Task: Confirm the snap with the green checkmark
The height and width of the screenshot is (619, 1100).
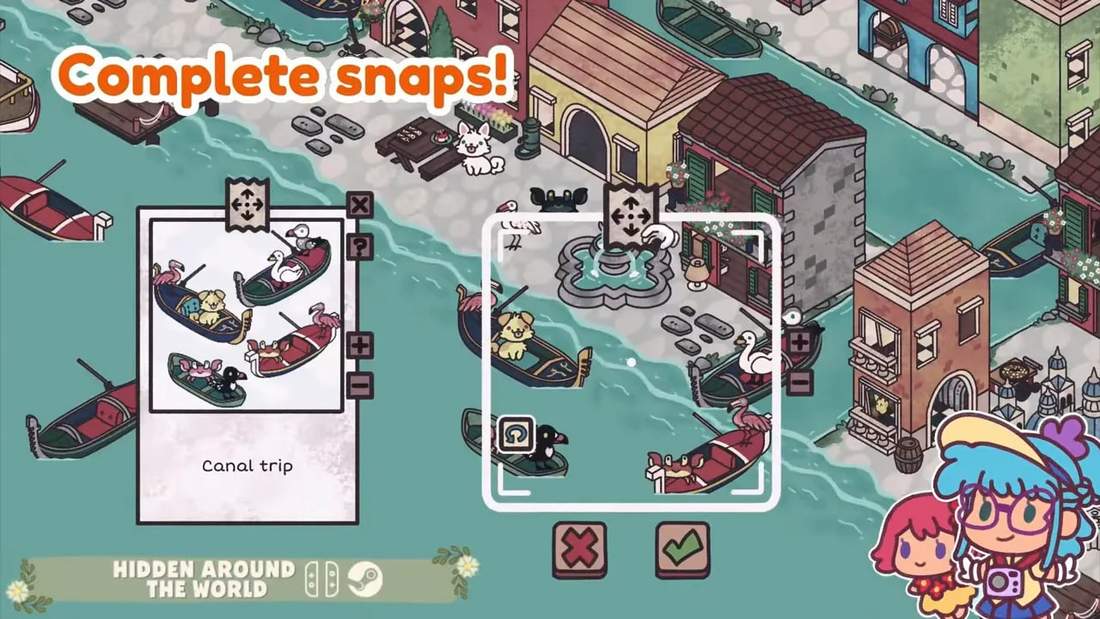Action: click(682, 549)
